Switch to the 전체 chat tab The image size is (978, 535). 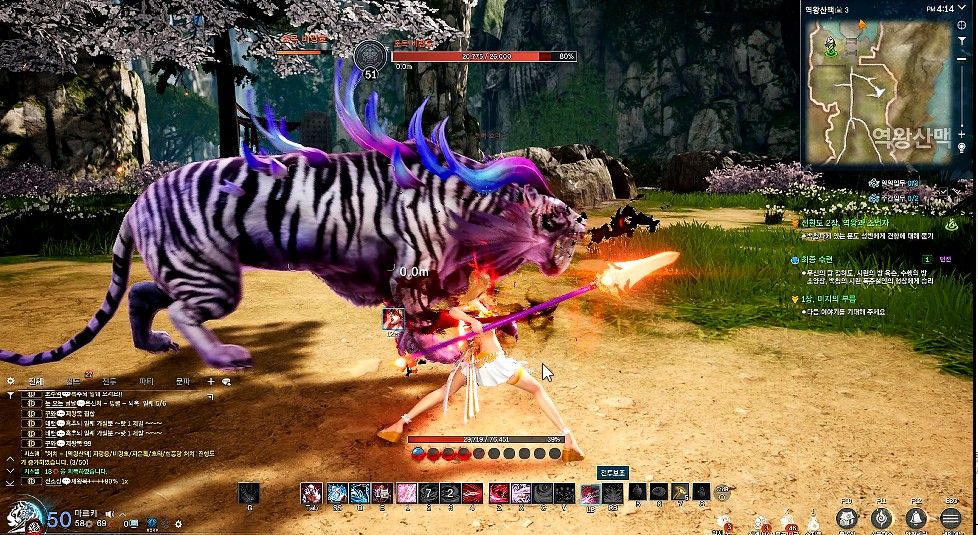[36, 381]
